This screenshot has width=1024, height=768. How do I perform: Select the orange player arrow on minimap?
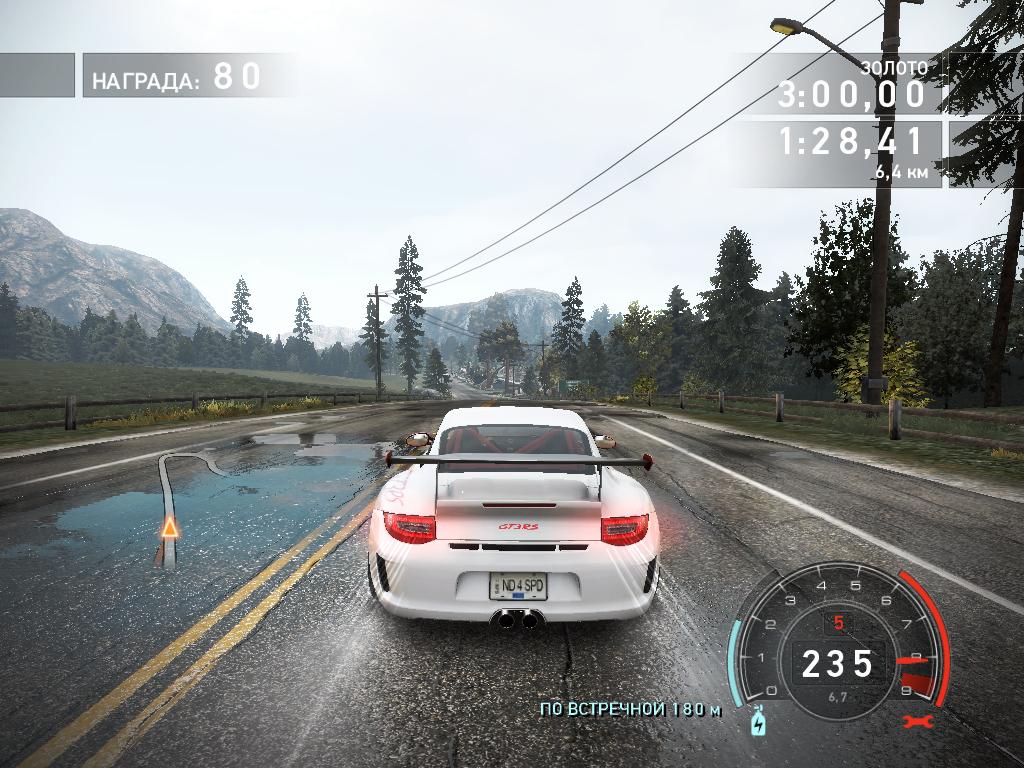pos(170,527)
